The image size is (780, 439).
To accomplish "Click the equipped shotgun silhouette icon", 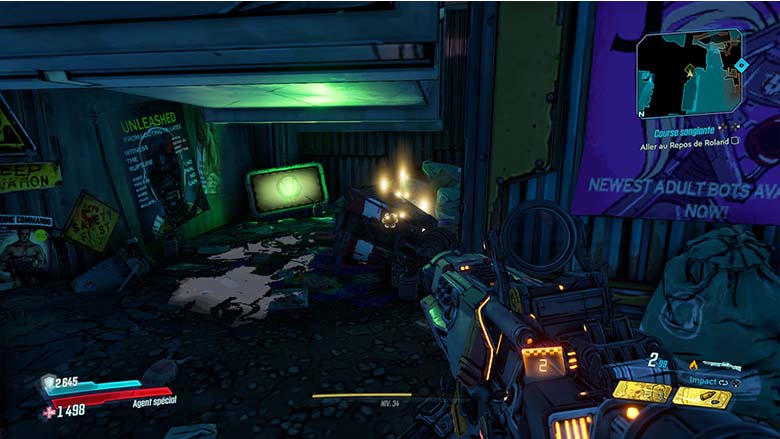I will tap(723, 365).
